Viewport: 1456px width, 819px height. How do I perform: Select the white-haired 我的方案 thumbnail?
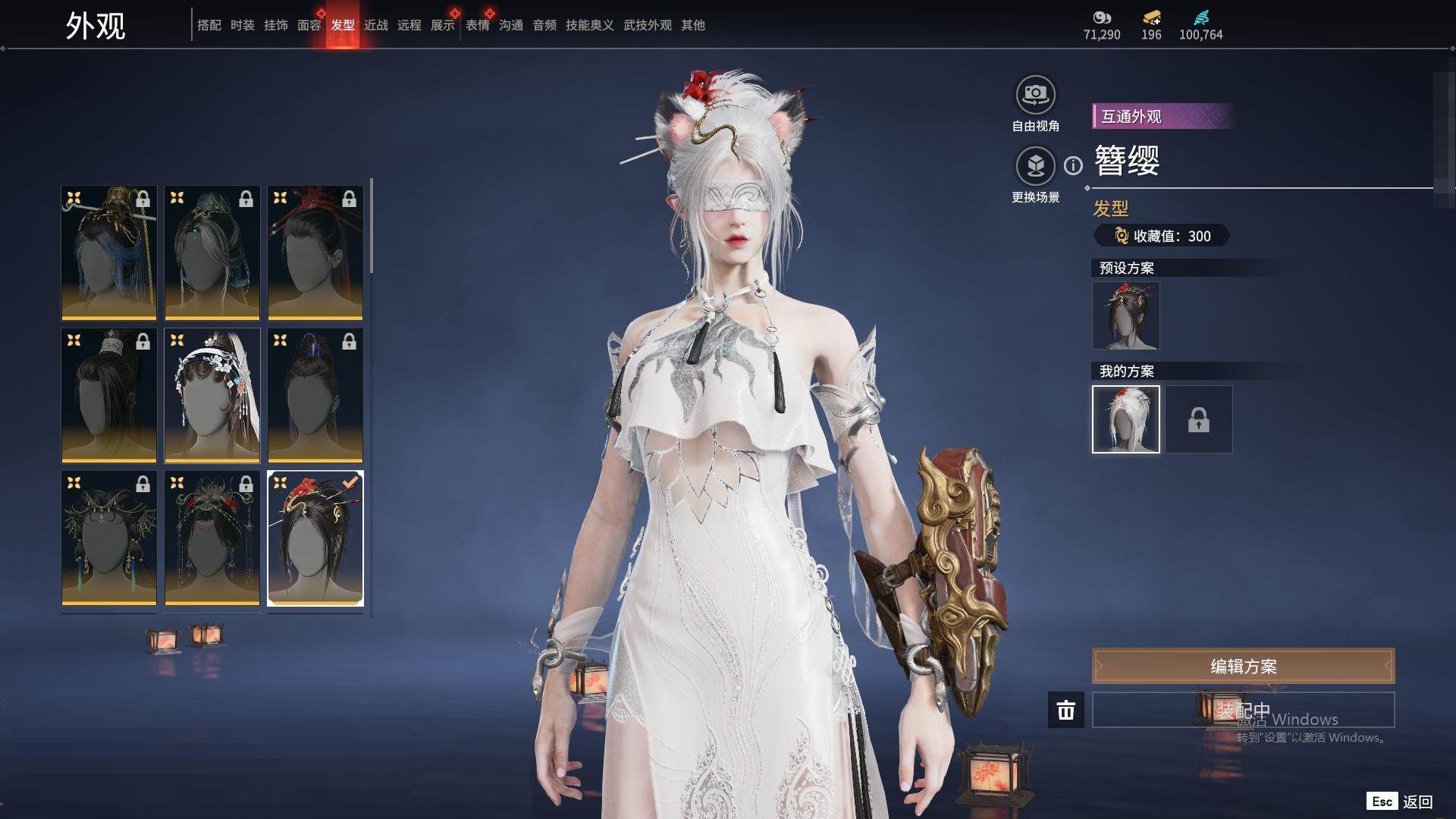coord(1125,419)
